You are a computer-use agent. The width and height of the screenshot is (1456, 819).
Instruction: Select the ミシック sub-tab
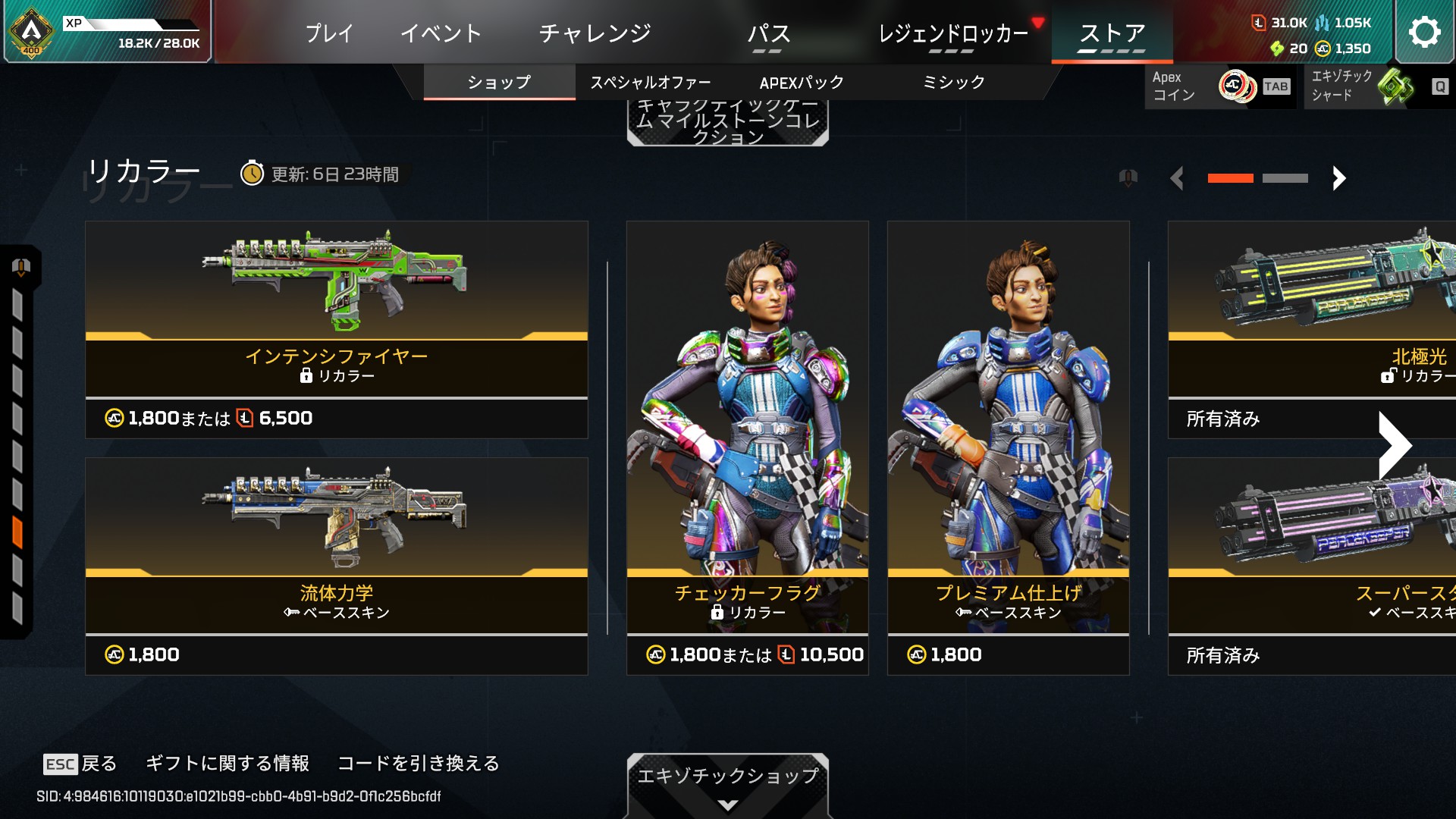[x=953, y=83]
